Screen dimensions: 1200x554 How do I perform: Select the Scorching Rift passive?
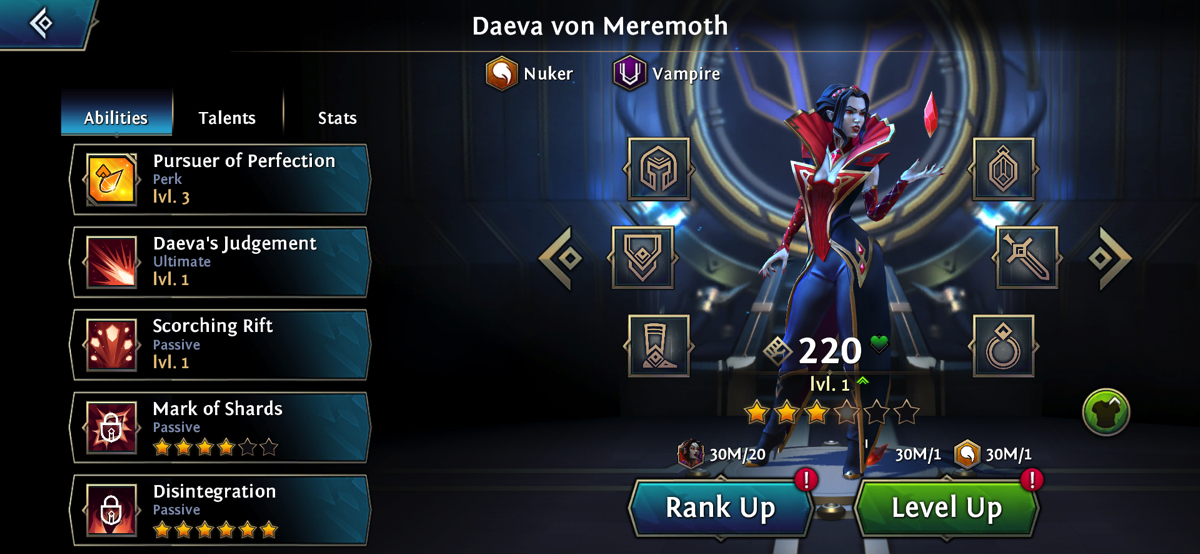(x=220, y=345)
